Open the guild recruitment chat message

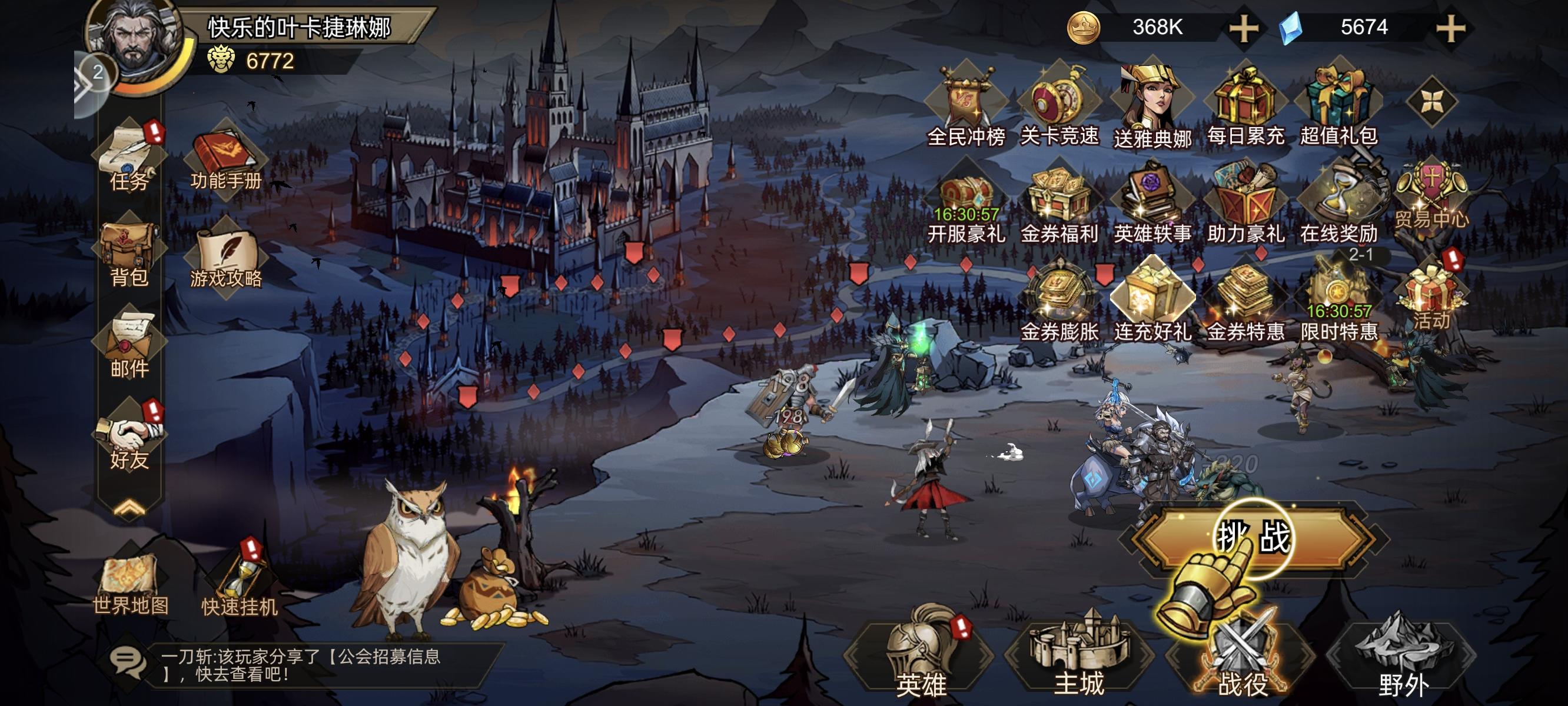coord(300,665)
